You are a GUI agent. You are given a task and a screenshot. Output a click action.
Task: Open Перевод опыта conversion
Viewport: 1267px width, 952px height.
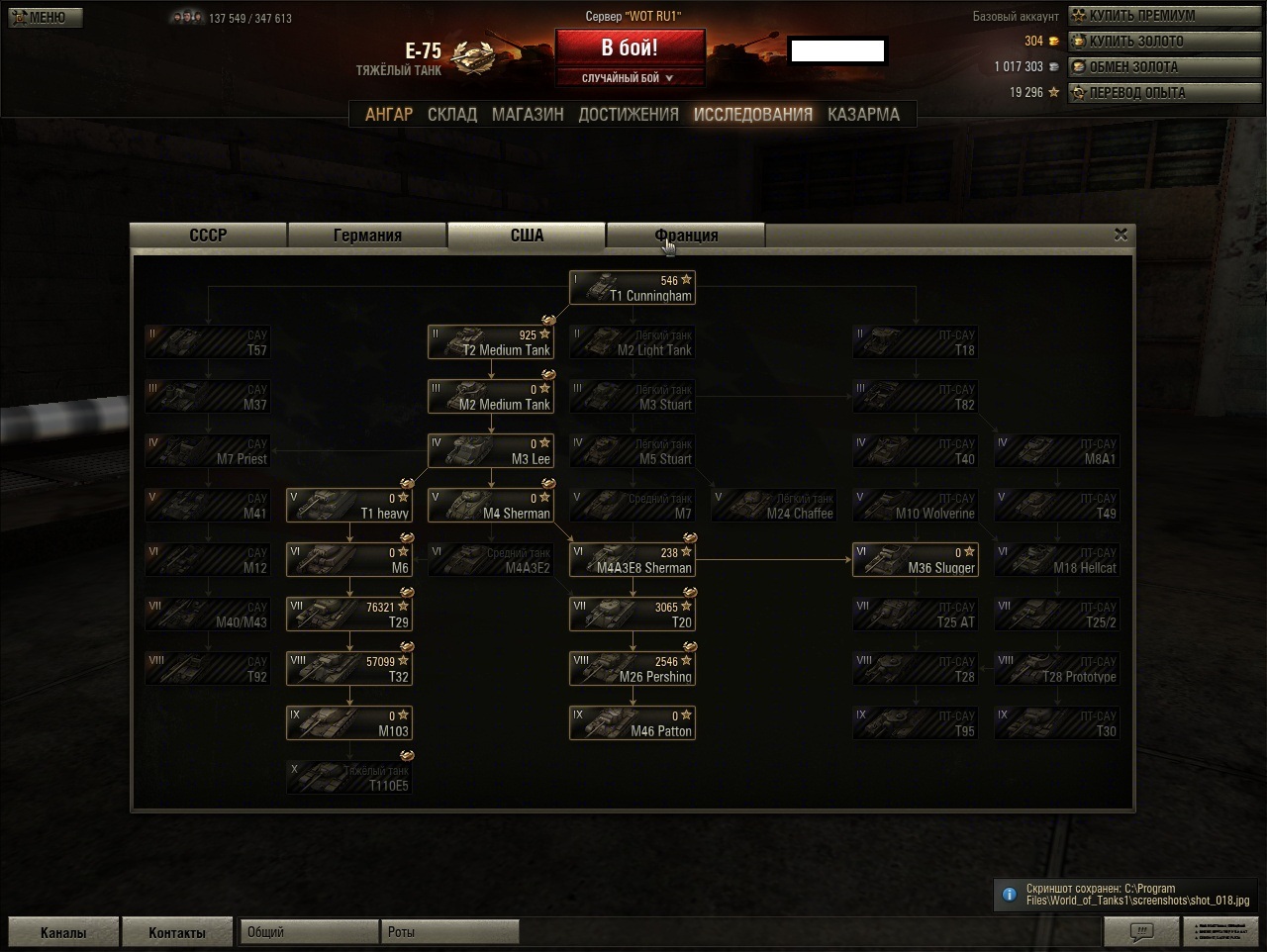(1135, 93)
